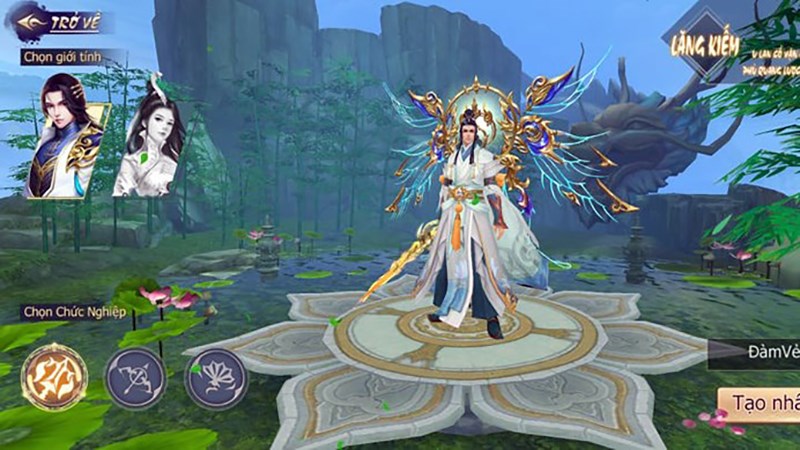Choose the lotus flower class icon
Screen dimensions: 800x450
(x=216, y=379)
